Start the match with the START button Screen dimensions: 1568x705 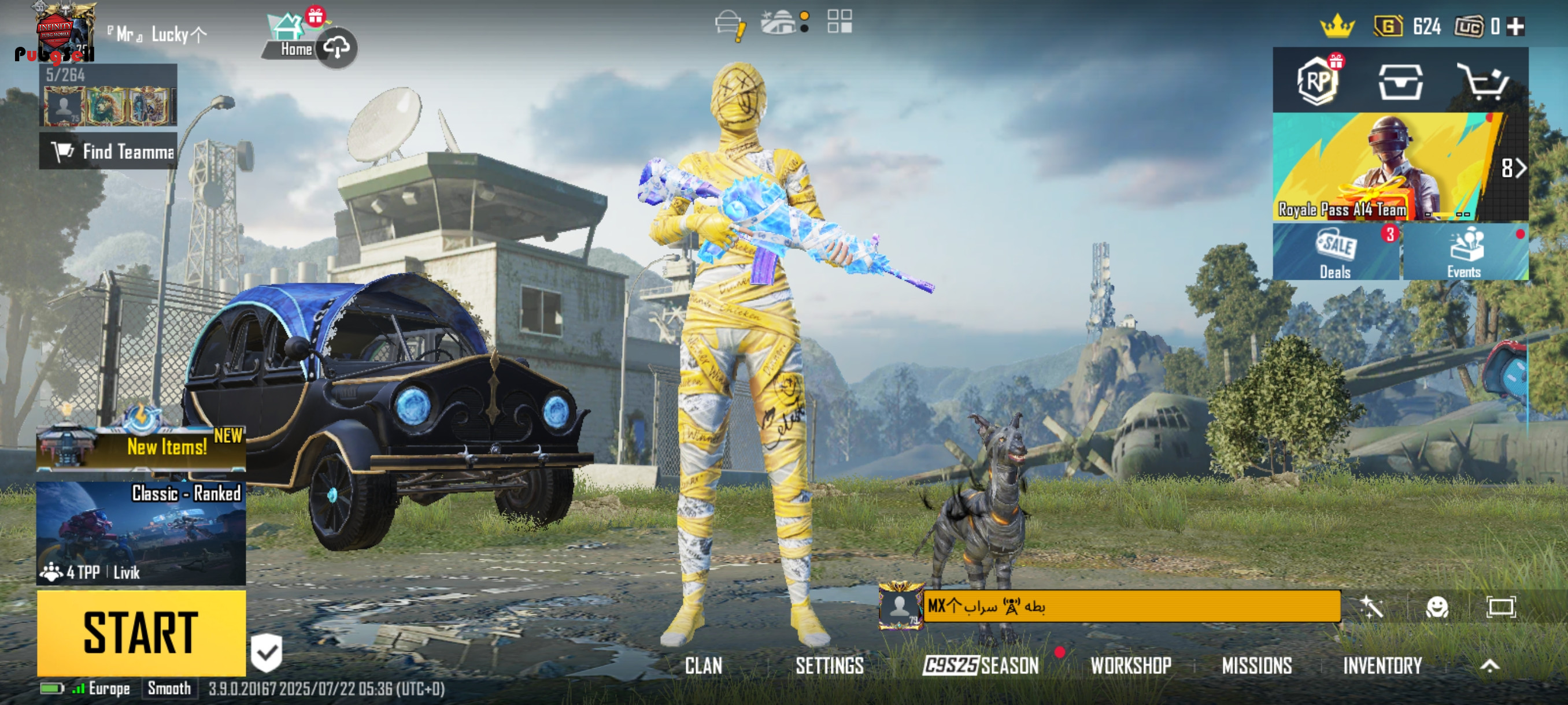click(x=140, y=633)
